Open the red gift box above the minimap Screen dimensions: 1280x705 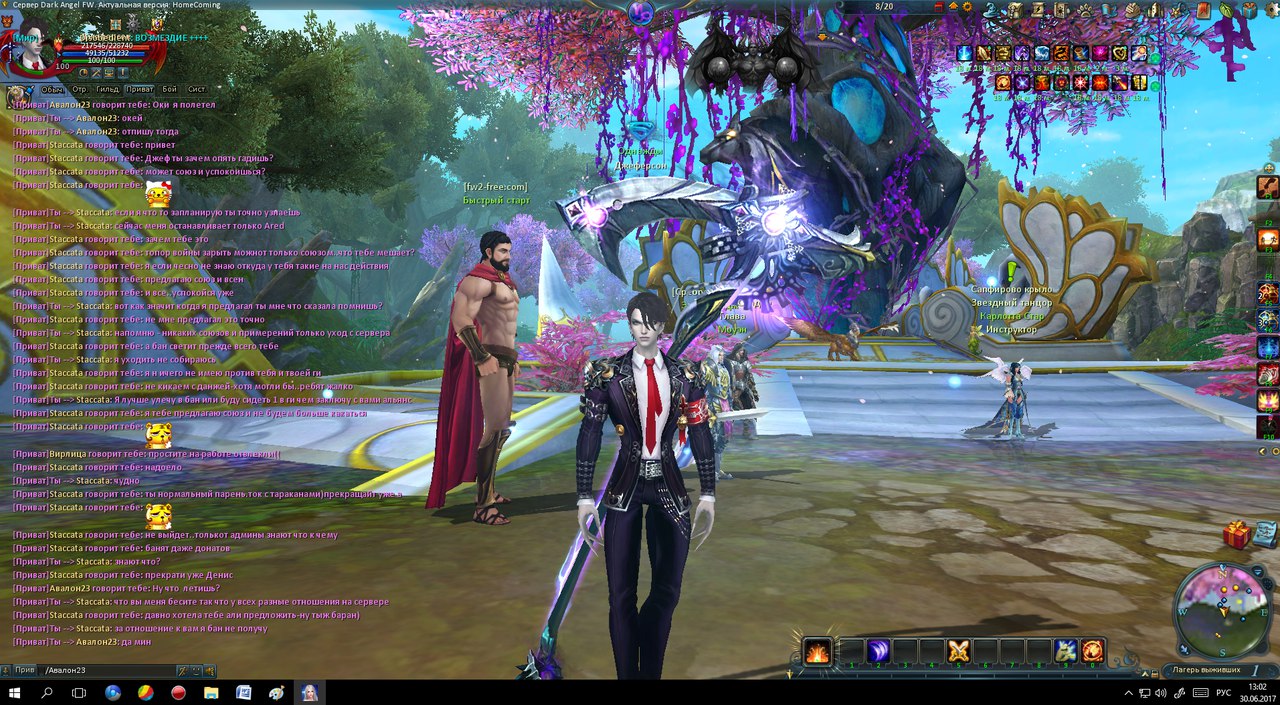point(1237,535)
